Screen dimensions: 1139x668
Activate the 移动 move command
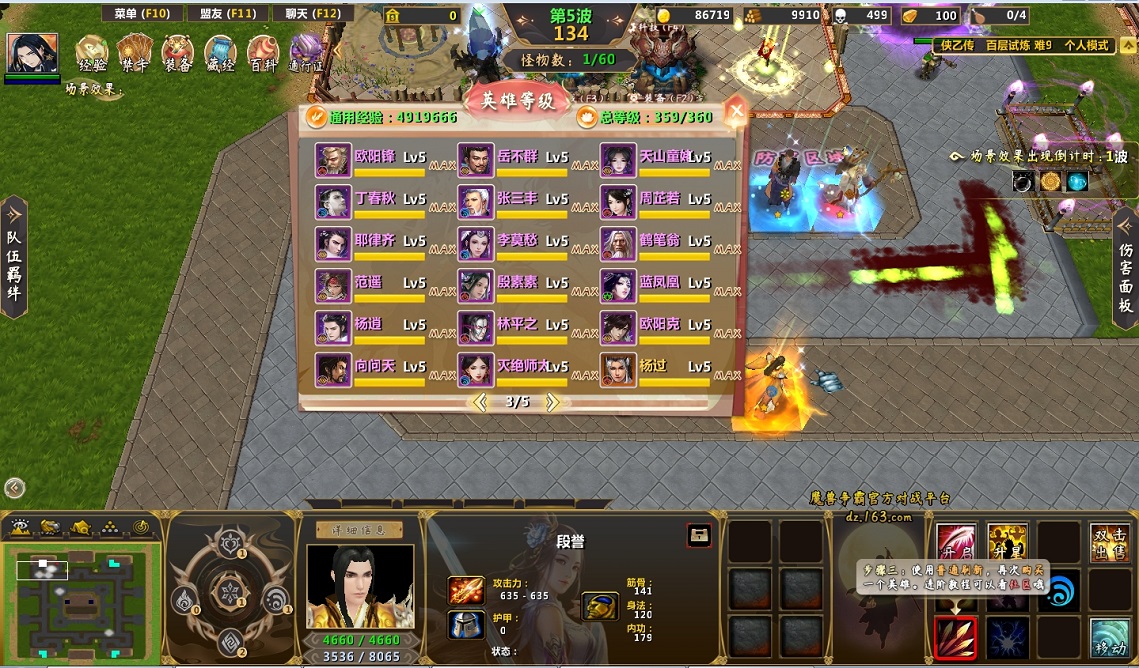1109,637
